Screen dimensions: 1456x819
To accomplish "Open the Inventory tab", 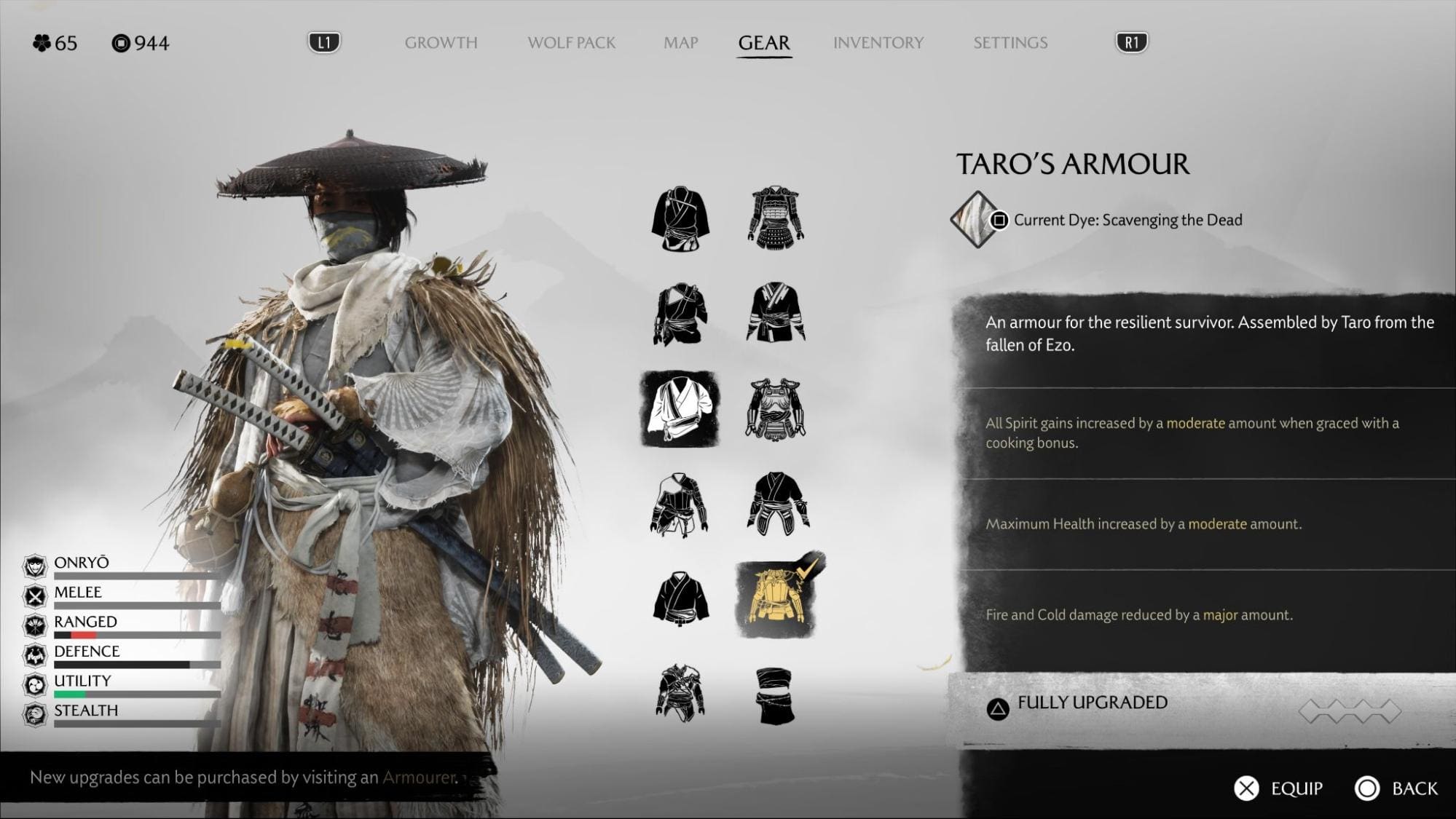I will pyautogui.click(x=878, y=43).
